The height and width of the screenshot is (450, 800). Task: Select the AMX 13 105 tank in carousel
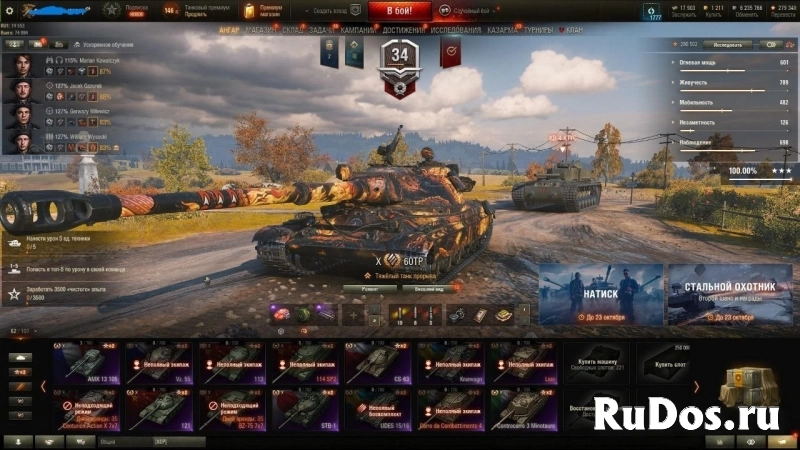(86, 361)
